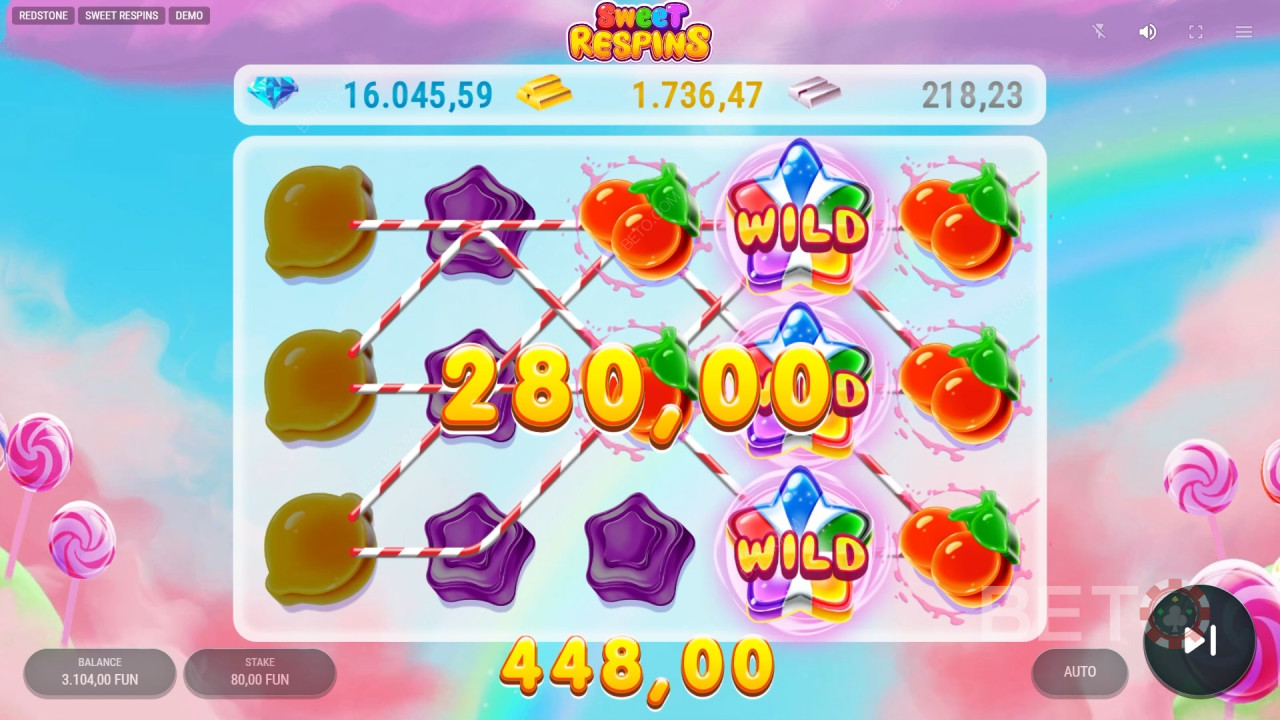
Task: Switch to the REDSTONE tab
Action: pos(42,15)
